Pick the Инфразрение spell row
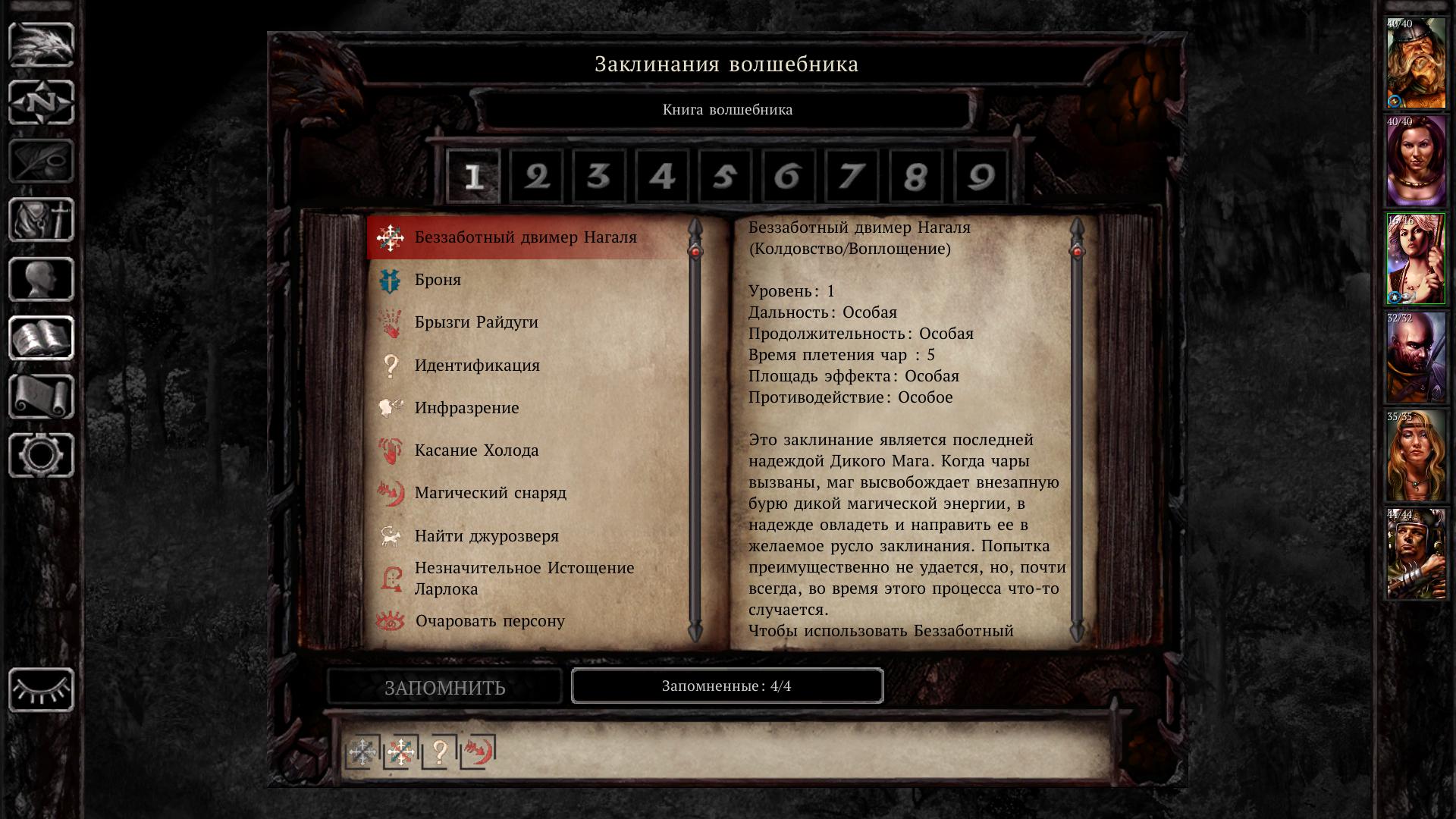1456x819 pixels. tap(466, 408)
